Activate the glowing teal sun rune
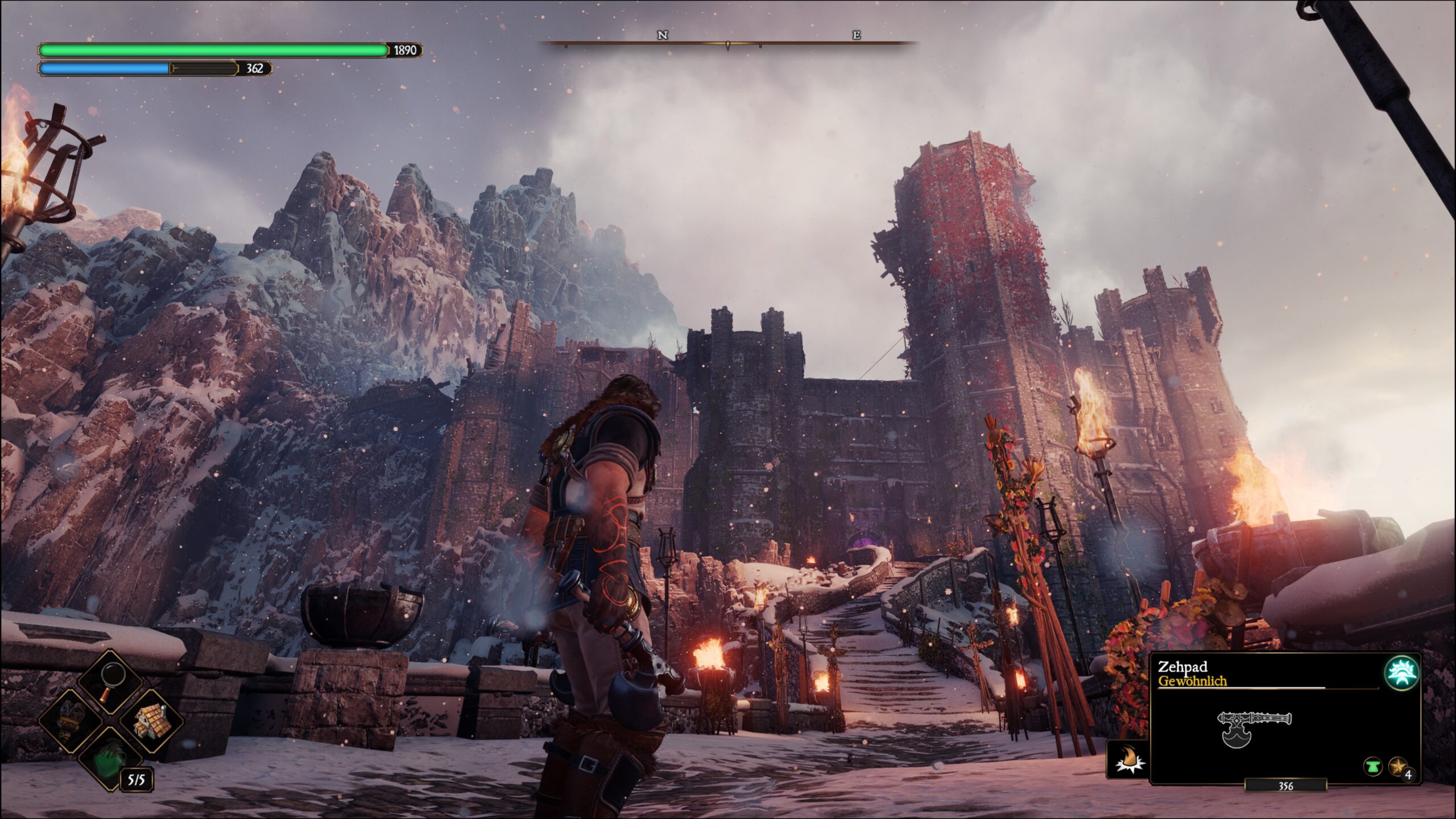Image resolution: width=1456 pixels, height=819 pixels. 1401,672
